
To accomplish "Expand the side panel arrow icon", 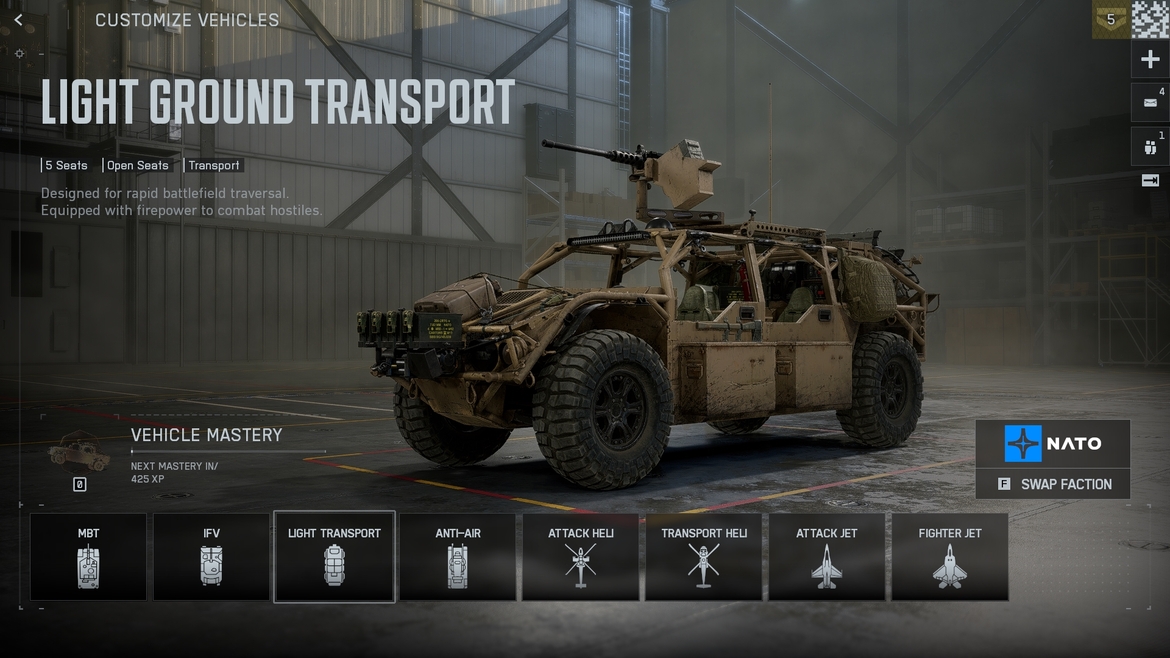I will click(x=1150, y=181).
